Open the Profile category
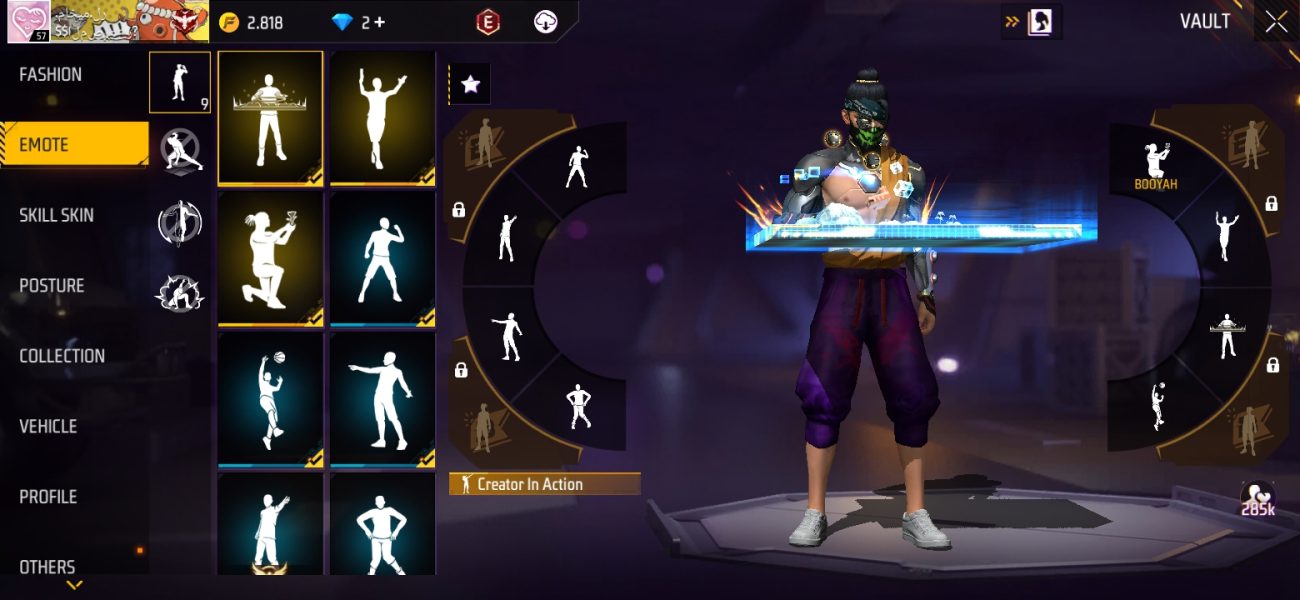The image size is (1300, 600). coord(48,497)
